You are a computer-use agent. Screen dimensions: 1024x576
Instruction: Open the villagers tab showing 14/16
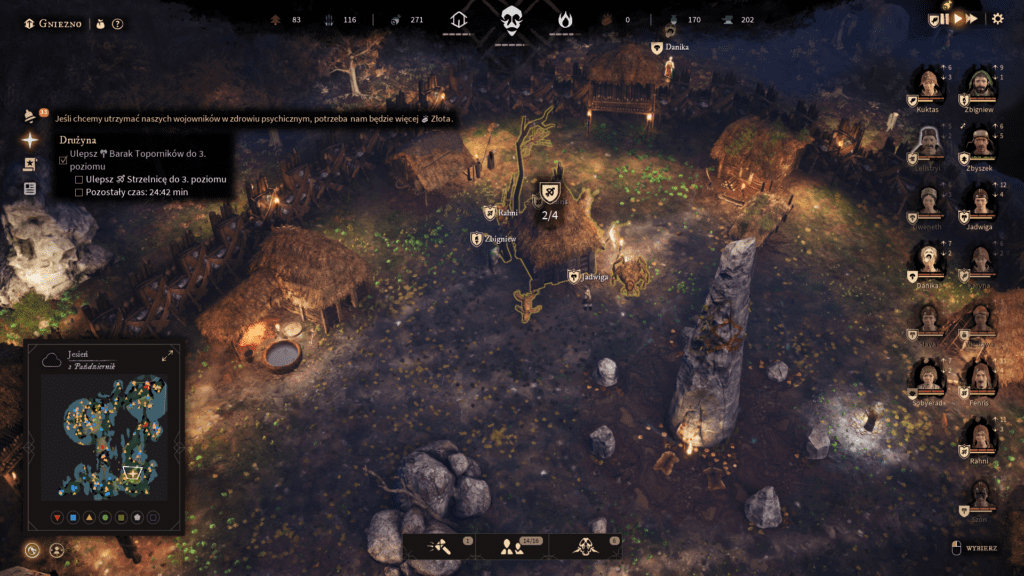click(512, 546)
